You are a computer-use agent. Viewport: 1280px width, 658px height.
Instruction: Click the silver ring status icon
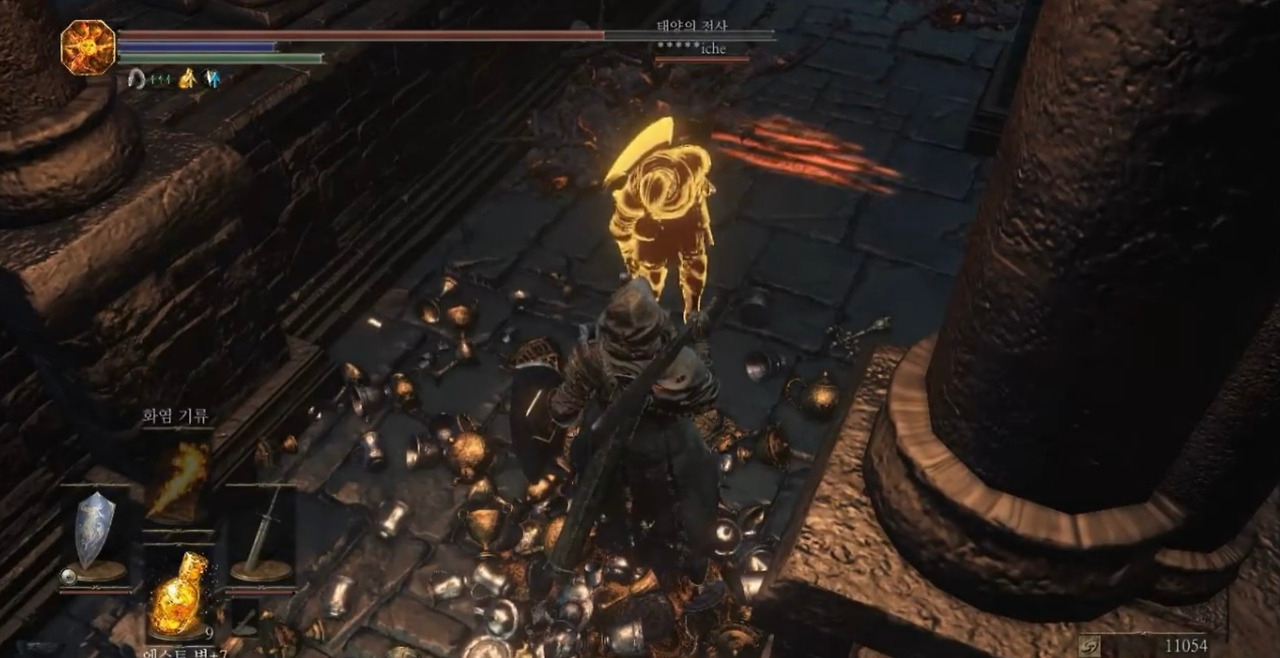tap(137, 79)
